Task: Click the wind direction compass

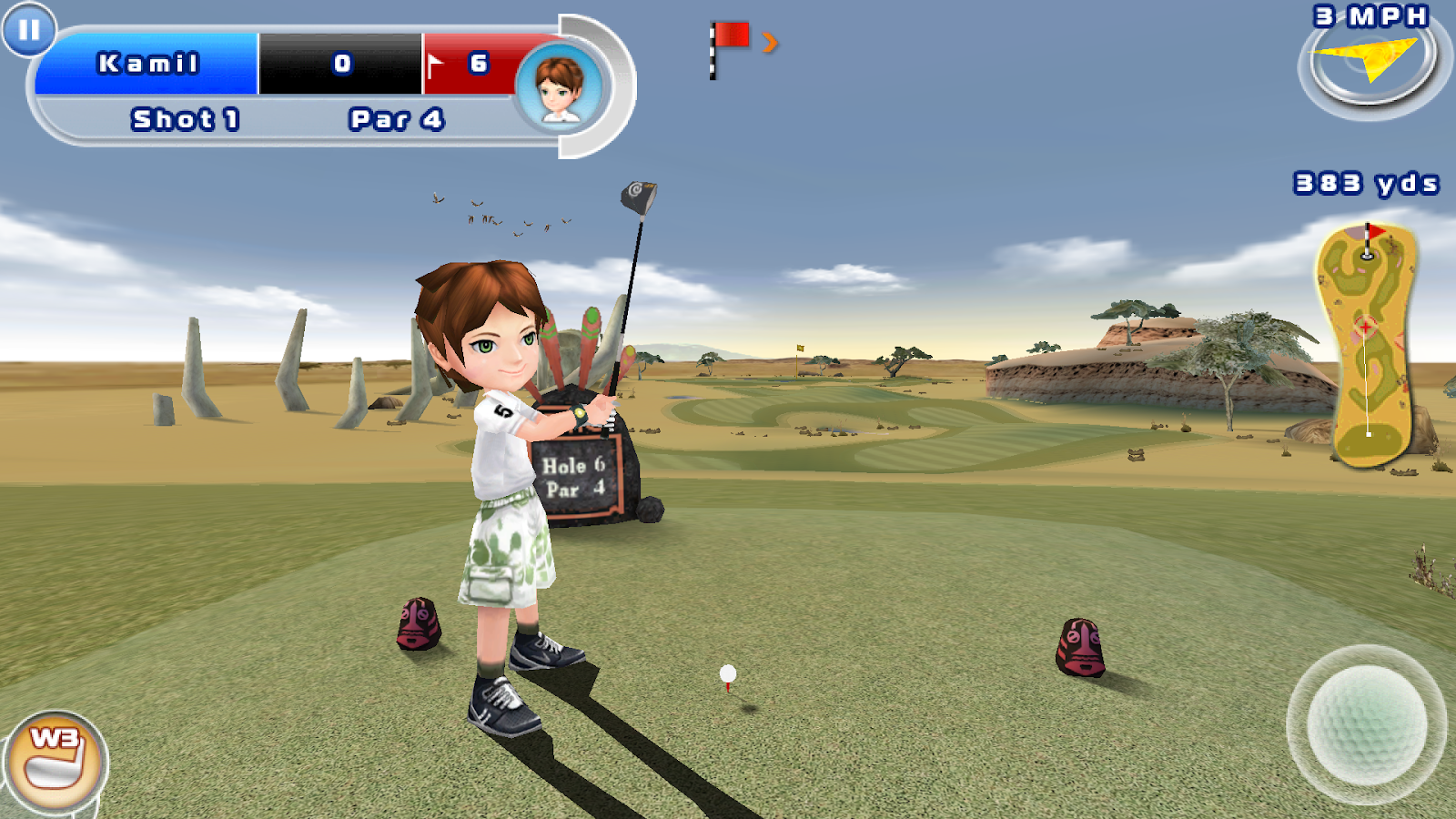Action: click(1370, 64)
